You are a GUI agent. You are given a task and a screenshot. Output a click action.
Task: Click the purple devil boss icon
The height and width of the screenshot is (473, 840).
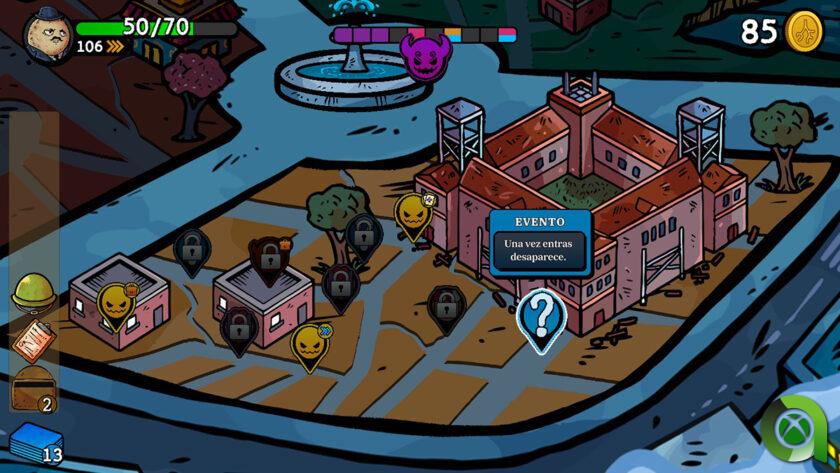coord(424,53)
